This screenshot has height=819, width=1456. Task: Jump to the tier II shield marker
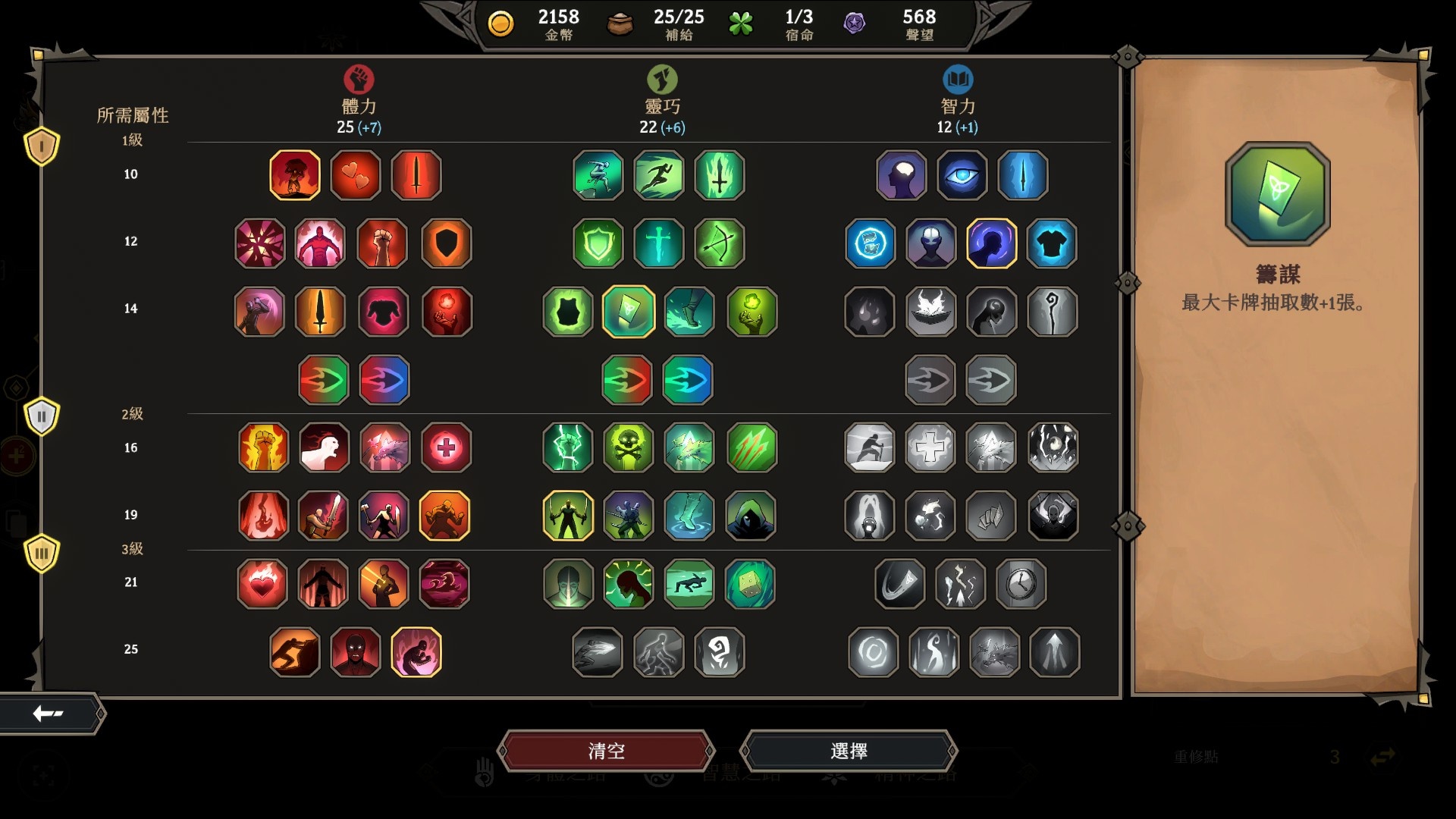(42, 416)
